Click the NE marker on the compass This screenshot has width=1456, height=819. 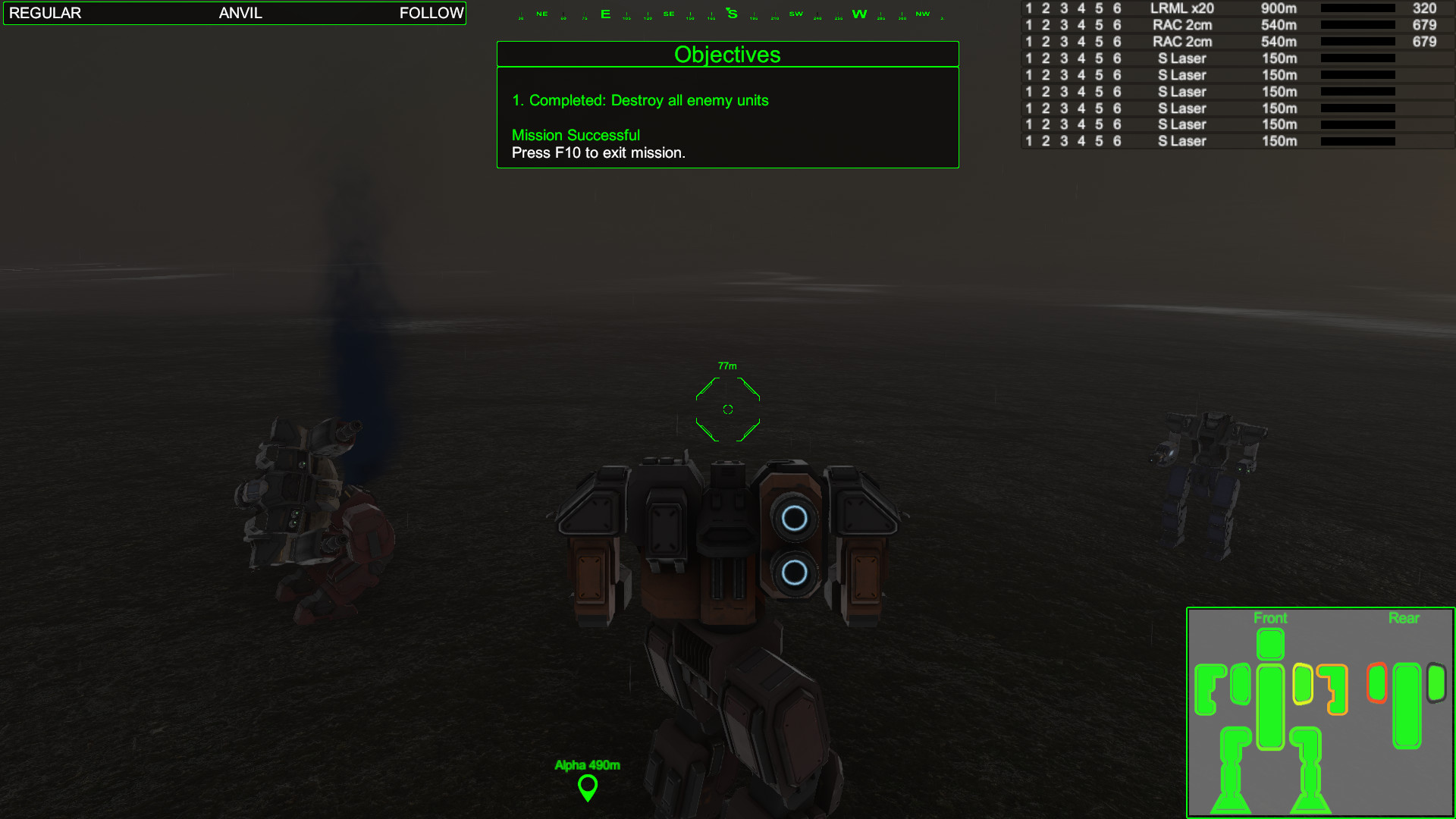click(x=541, y=13)
